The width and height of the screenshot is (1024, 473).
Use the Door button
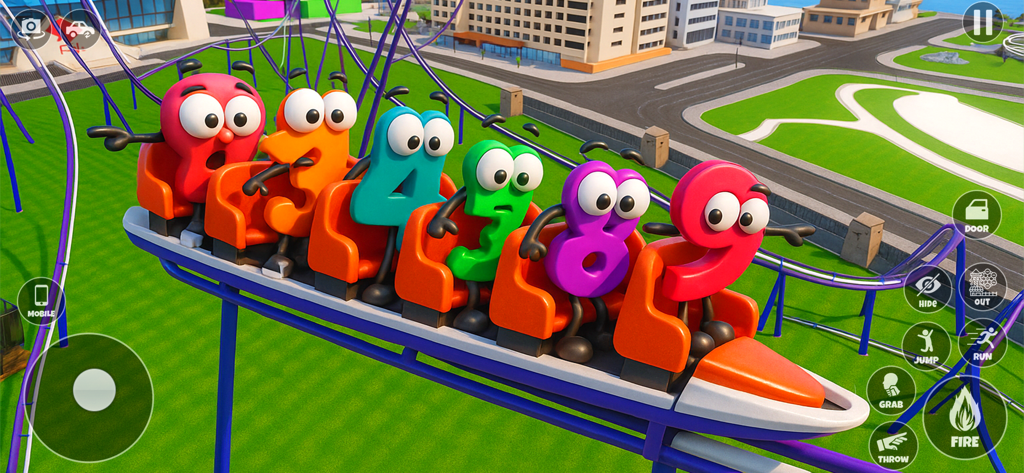[x=976, y=214]
